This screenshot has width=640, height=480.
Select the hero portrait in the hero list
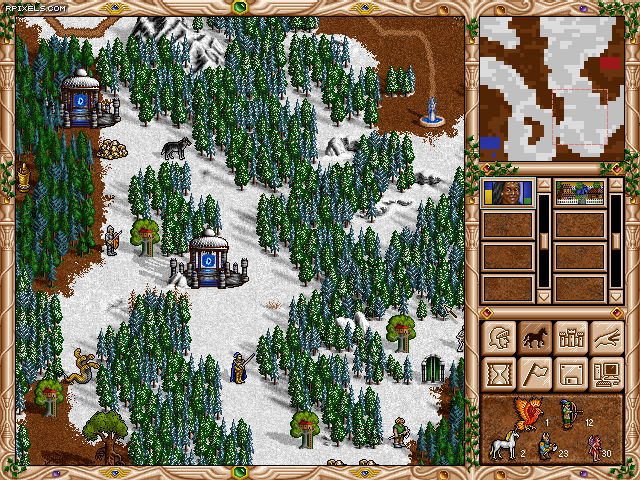click(507, 193)
